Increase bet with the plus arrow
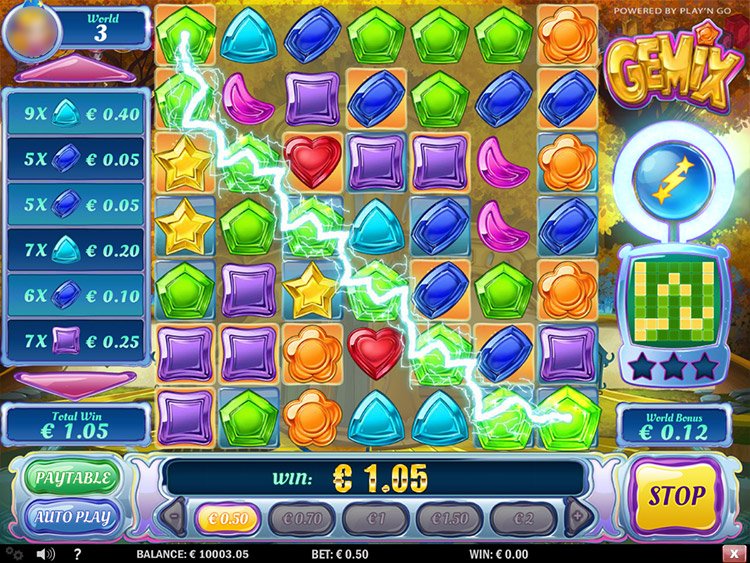 [x=576, y=518]
